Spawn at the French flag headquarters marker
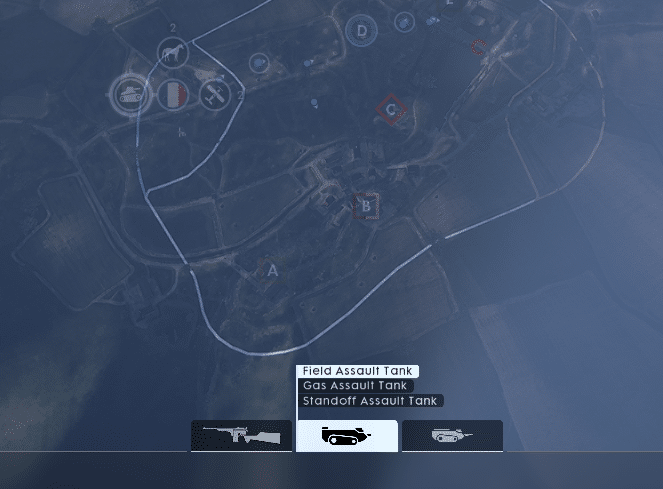Screen dimensions: 663x489 click(x=173, y=95)
